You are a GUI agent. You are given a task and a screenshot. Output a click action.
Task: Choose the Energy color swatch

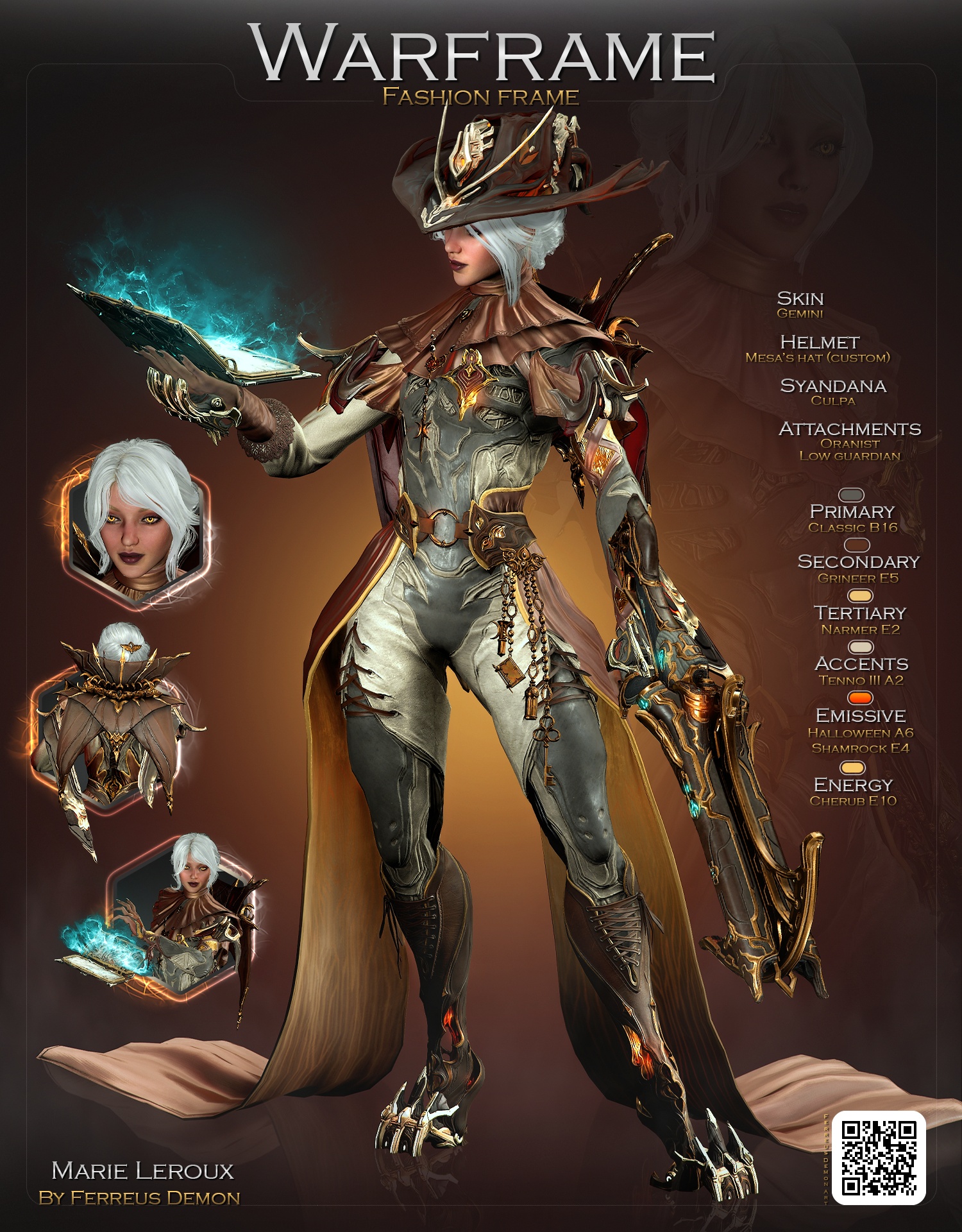(852, 767)
